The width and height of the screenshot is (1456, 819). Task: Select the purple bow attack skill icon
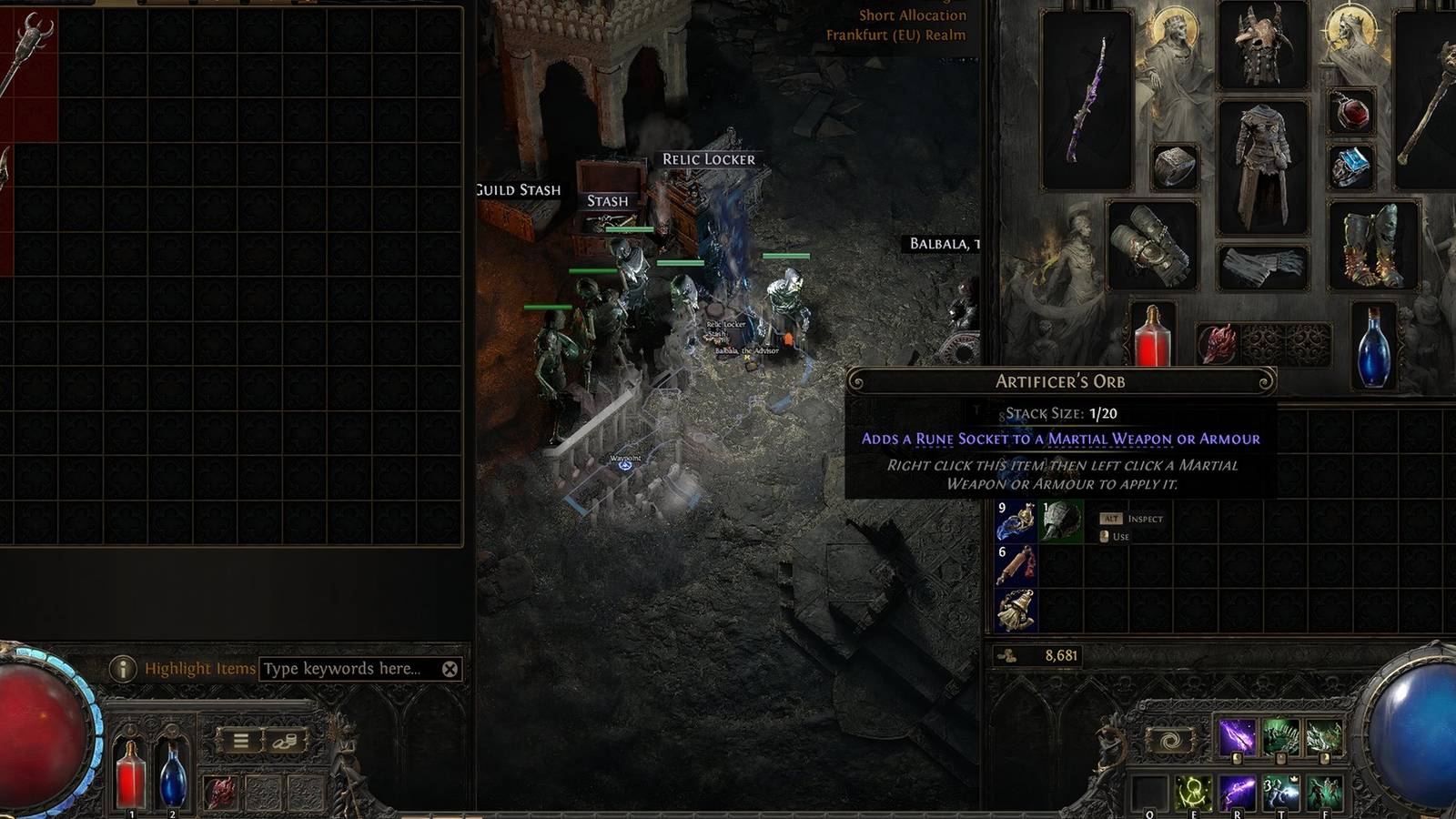point(1238,735)
